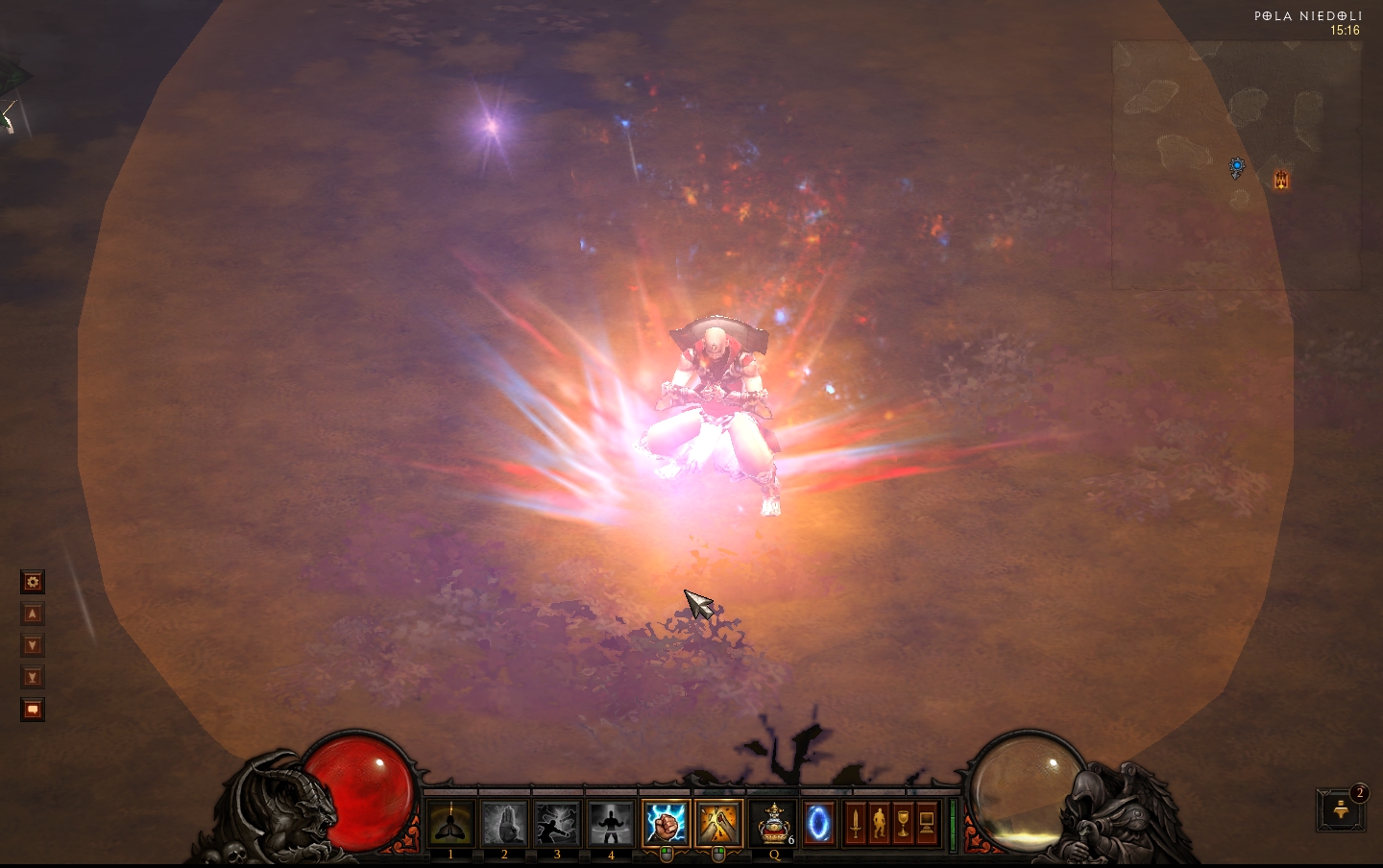The width and height of the screenshot is (1383, 868).
Task: Use the raised palm skill in slot 2
Action: click(x=504, y=823)
